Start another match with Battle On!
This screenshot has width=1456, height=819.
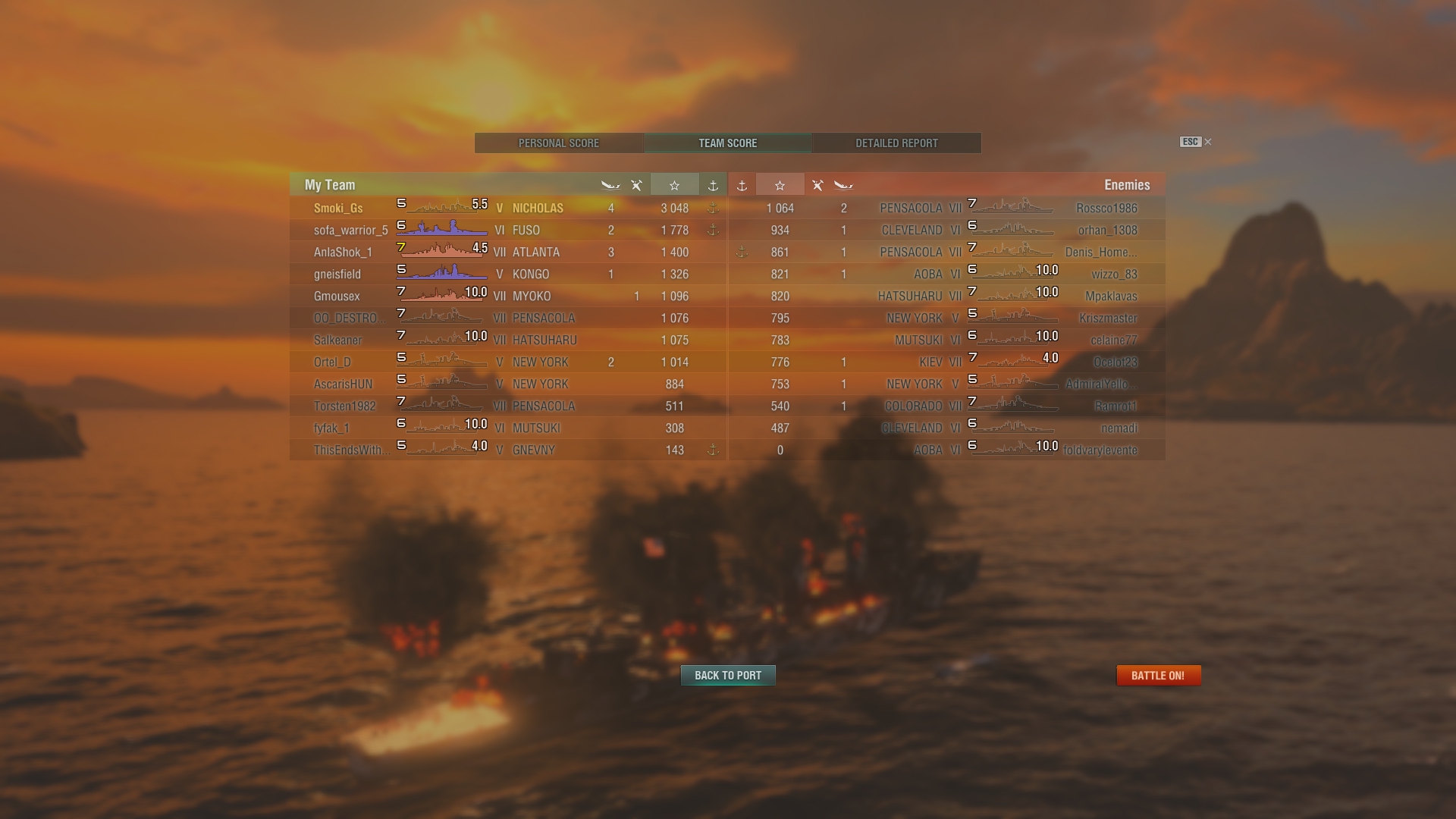pos(1158,676)
